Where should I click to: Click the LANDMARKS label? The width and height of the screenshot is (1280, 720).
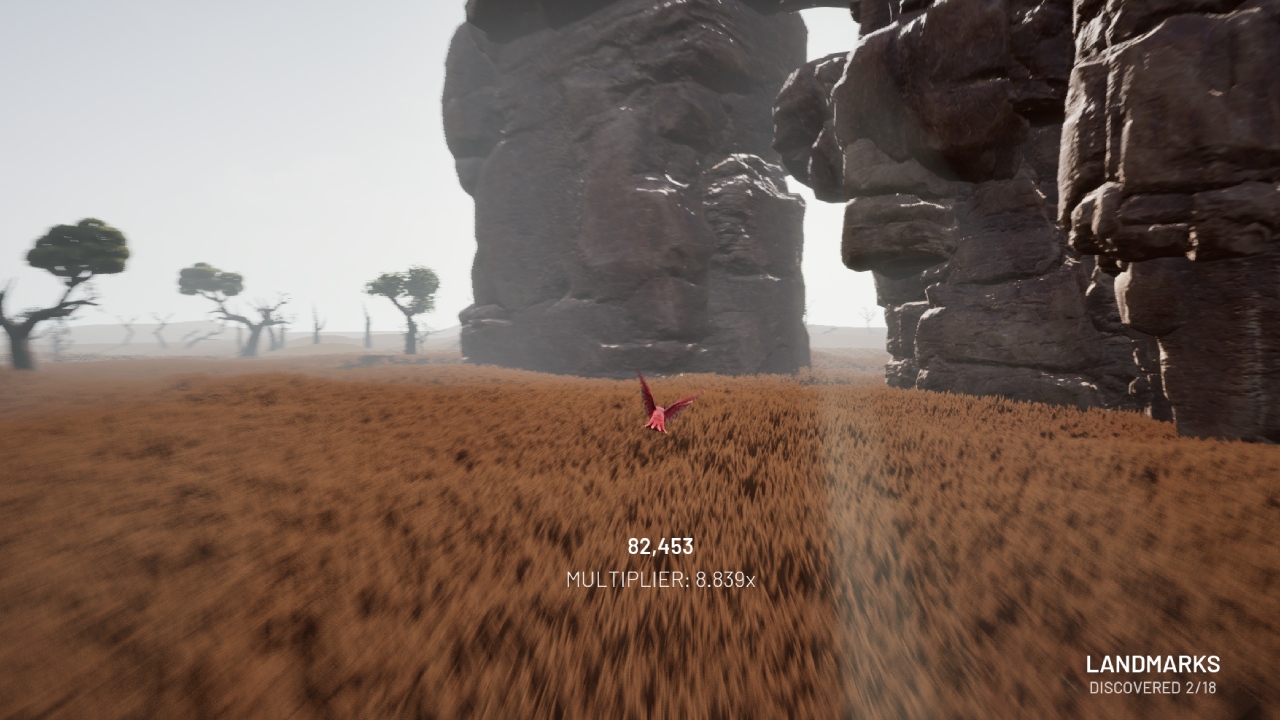click(1154, 663)
